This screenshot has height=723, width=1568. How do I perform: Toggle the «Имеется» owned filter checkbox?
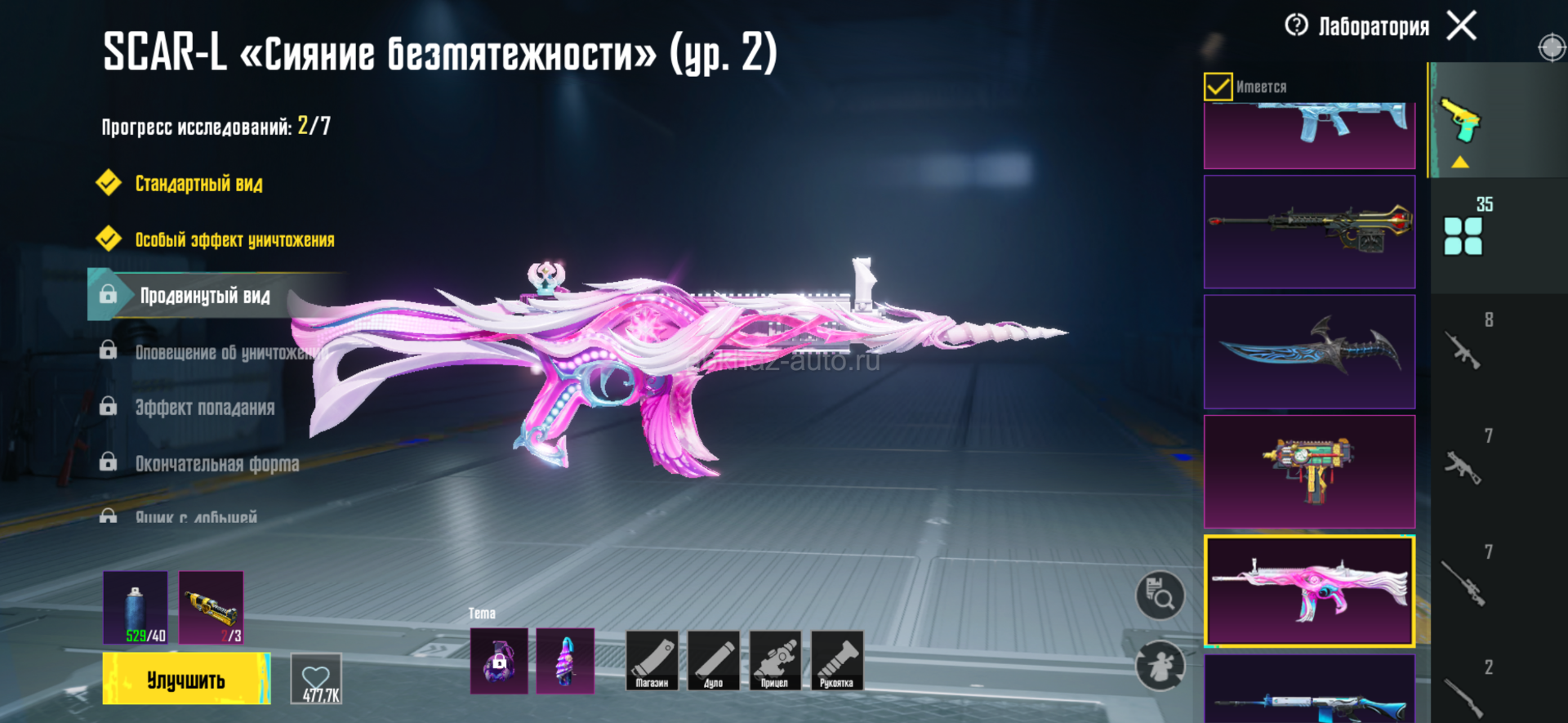click(1218, 87)
